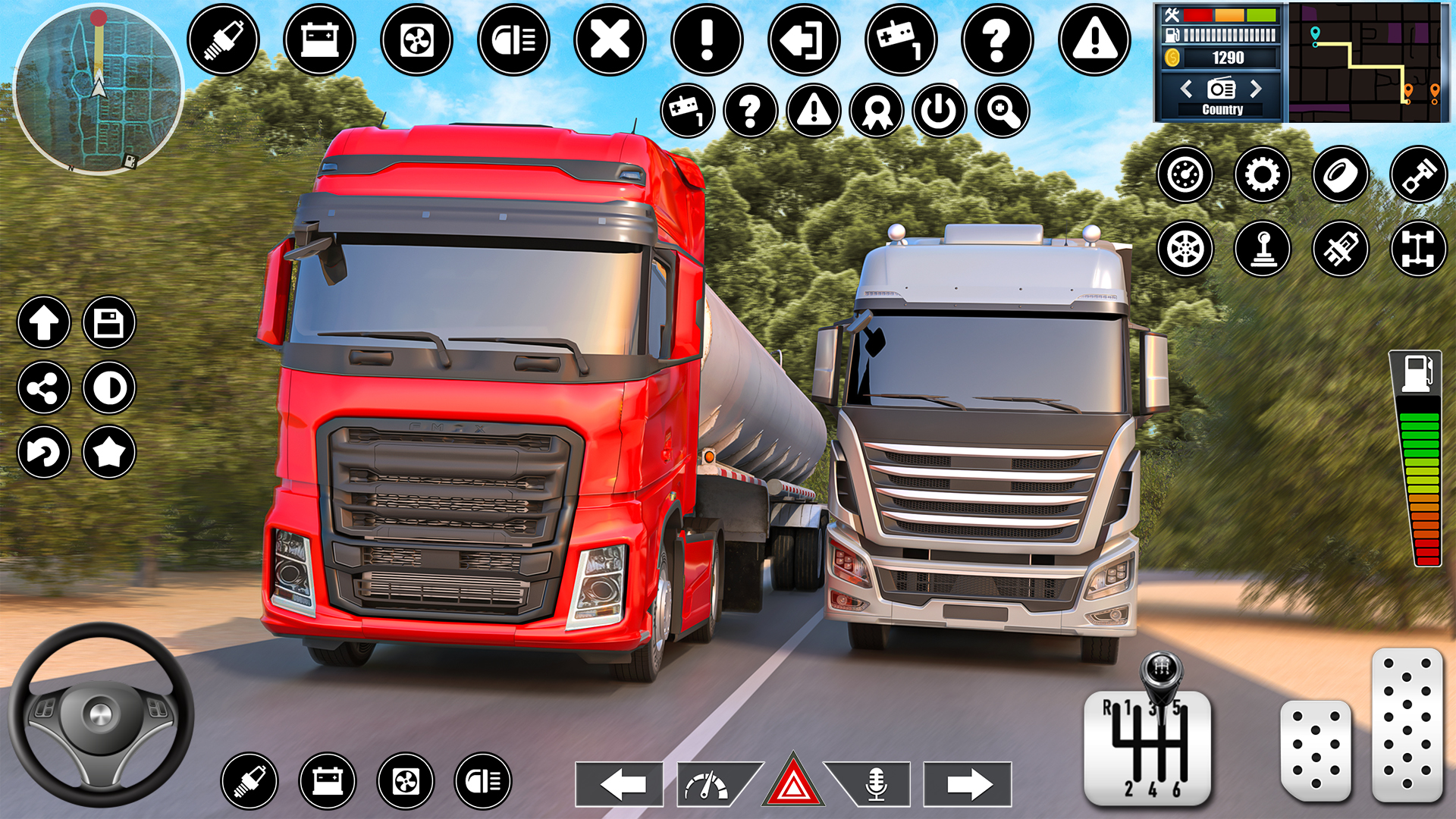
Task: Go to the previous radio station
Action: point(1188,89)
